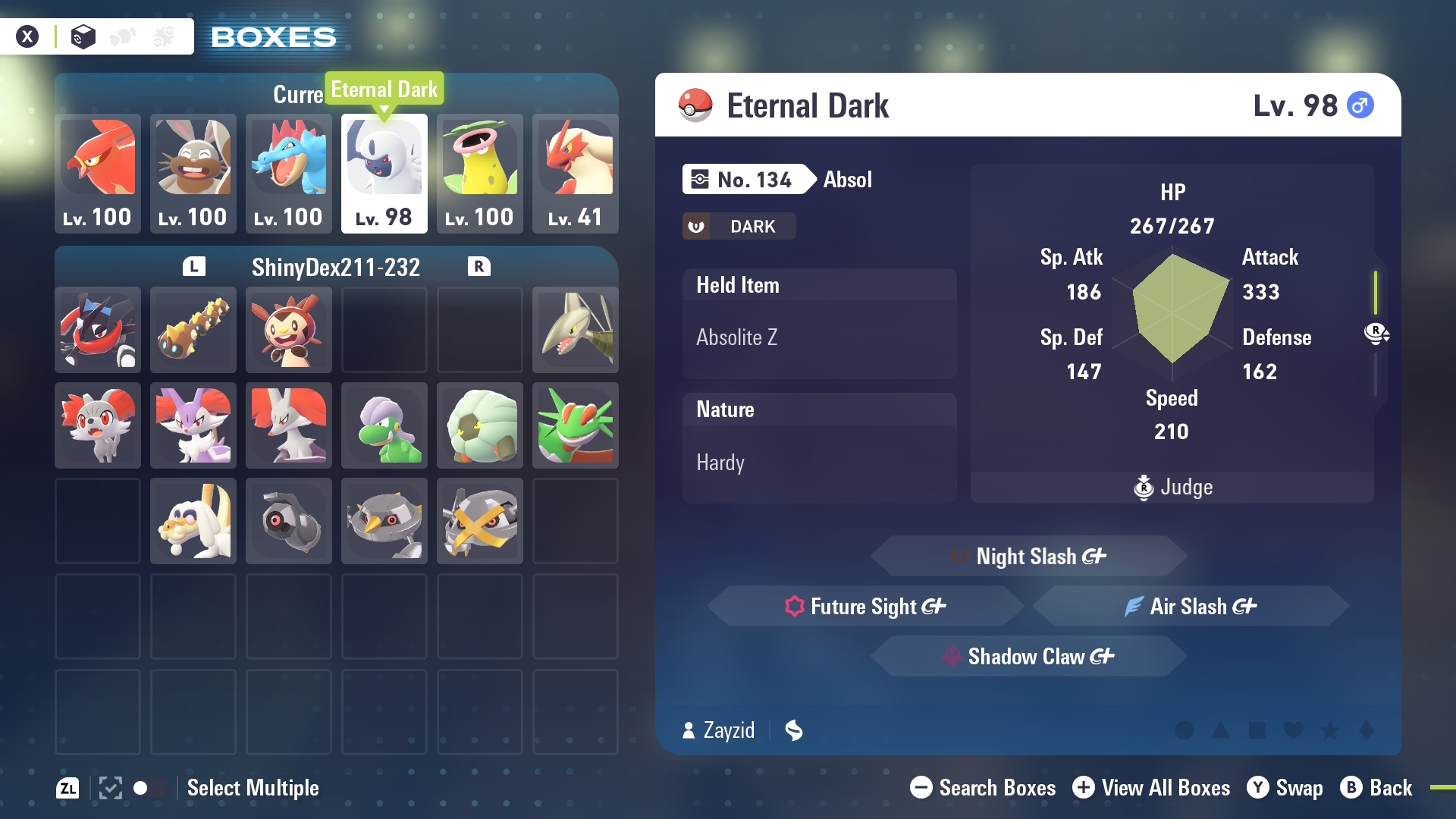Choose the level 41 Blaziken party slot
This screenshot has width=1456, height=819.
coord(575,173)
